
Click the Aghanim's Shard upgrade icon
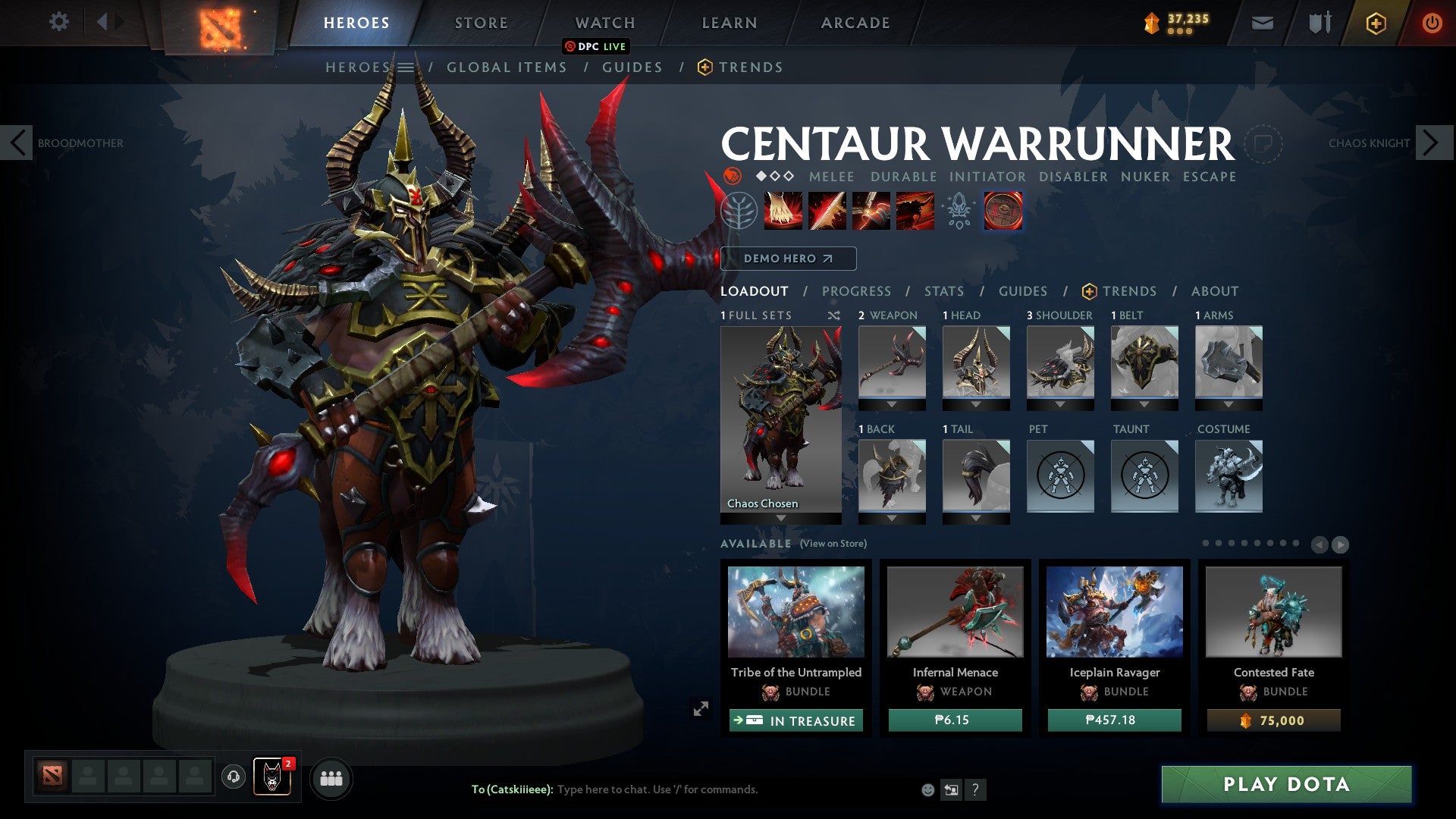tap(959, 212)
